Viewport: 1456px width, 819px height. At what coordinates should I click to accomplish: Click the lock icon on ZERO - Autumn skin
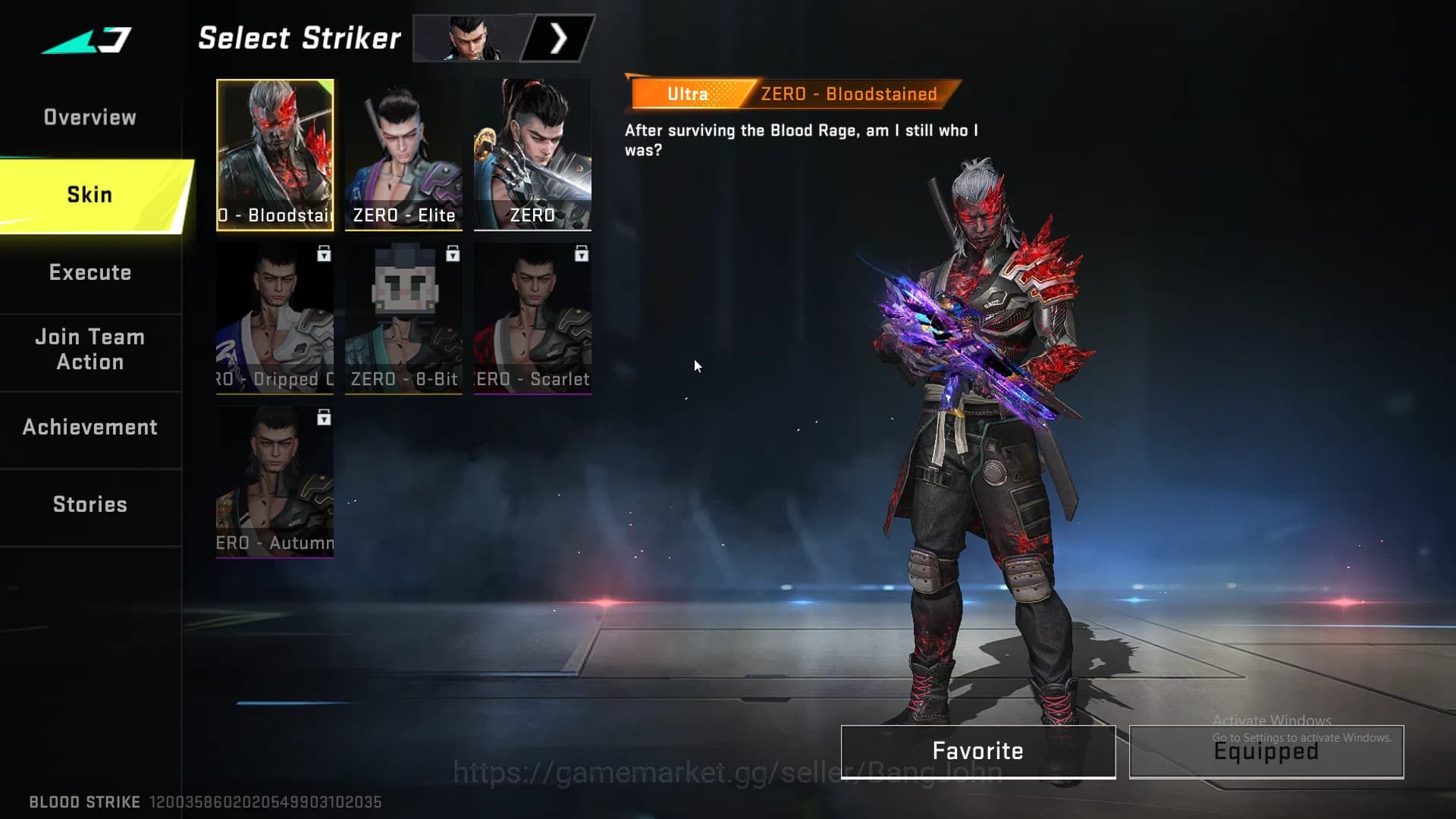(x=325, y=419)
